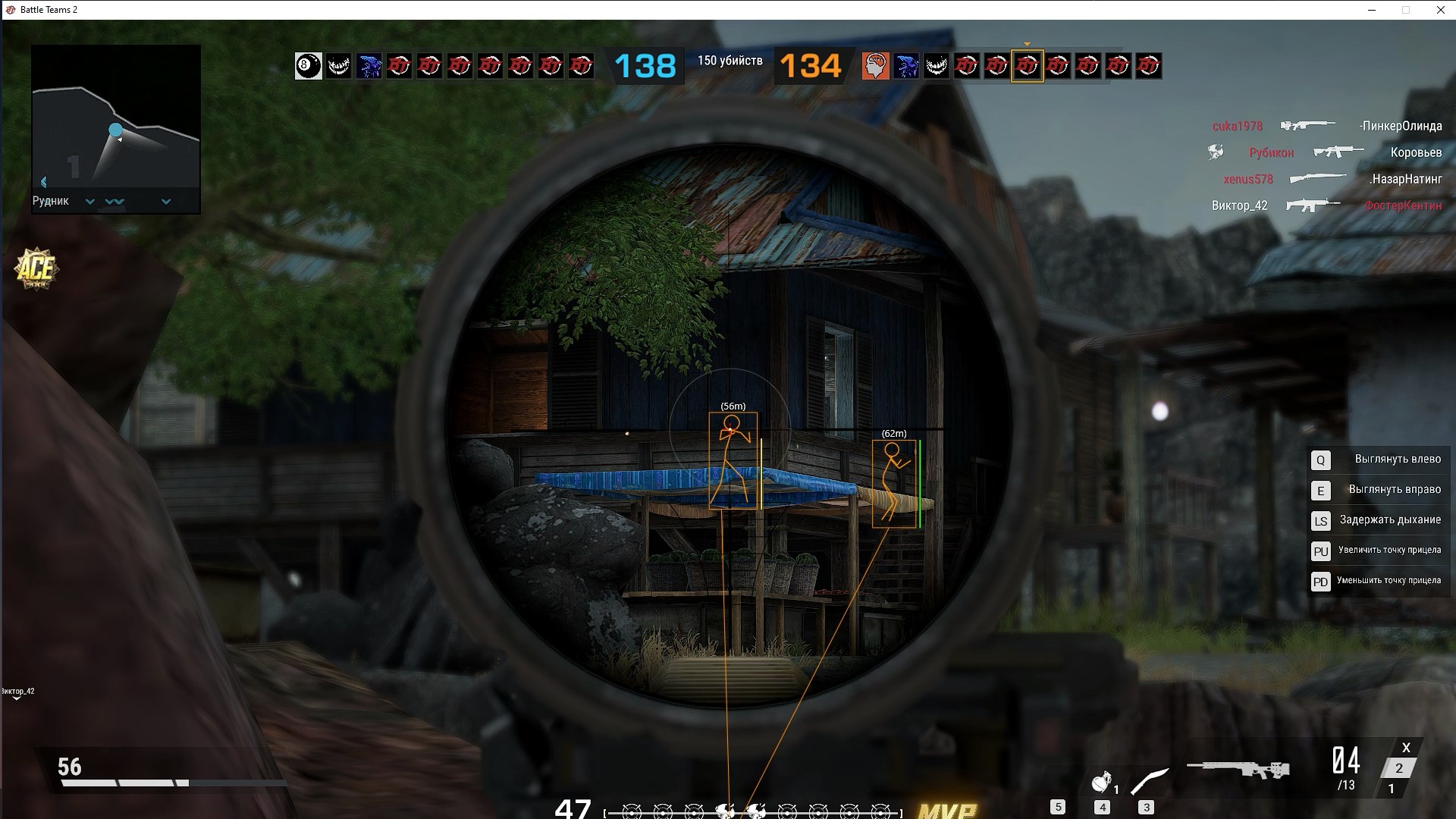Image resolution: width=1456 pixels, height=819 pixels.
Task: Select the orange head profile avatar
Action: tap(875, 66)
